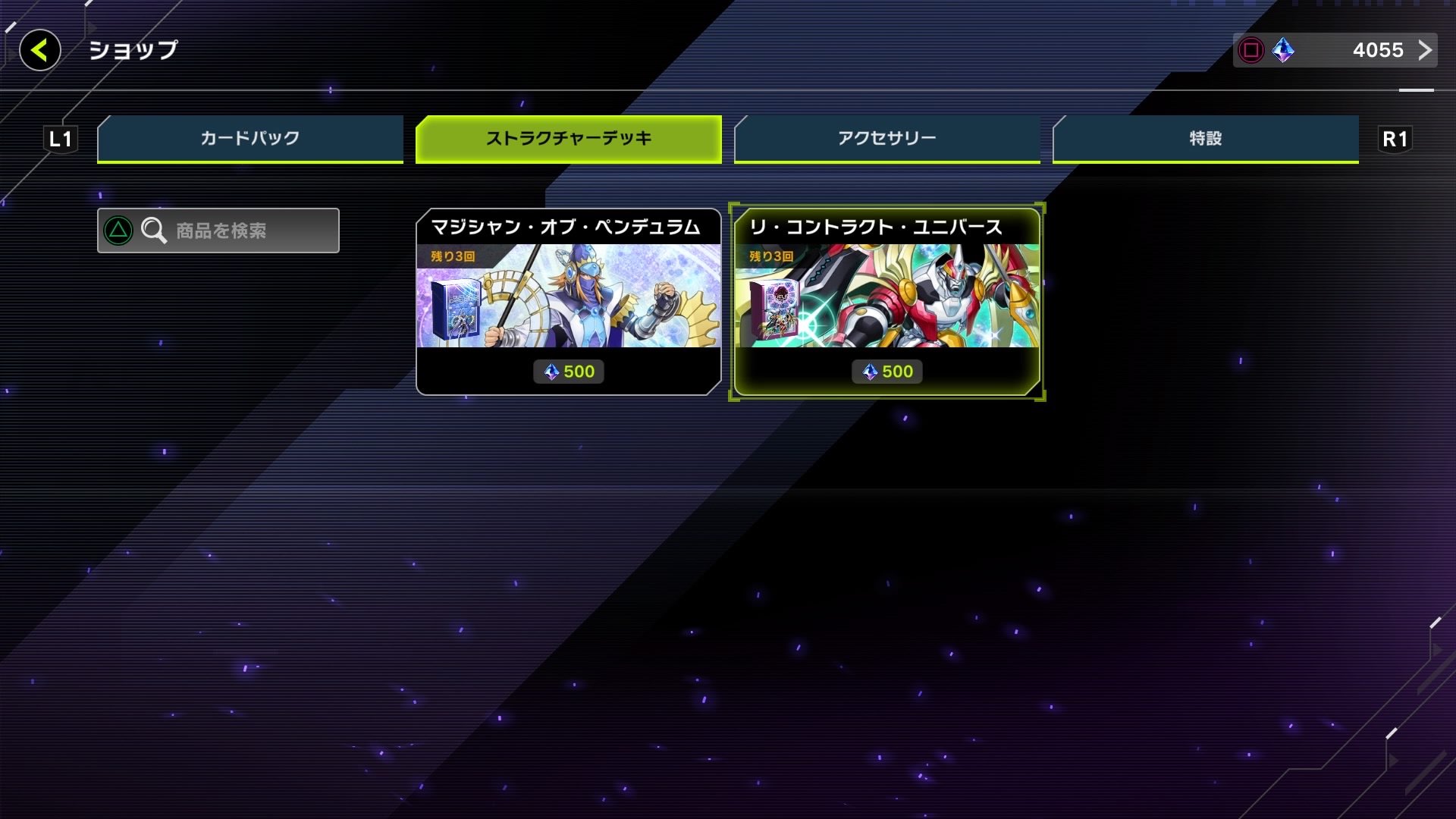Open the アクセサリー tab
This screenshot has width=1456, height=819.
tap(886, 138)
